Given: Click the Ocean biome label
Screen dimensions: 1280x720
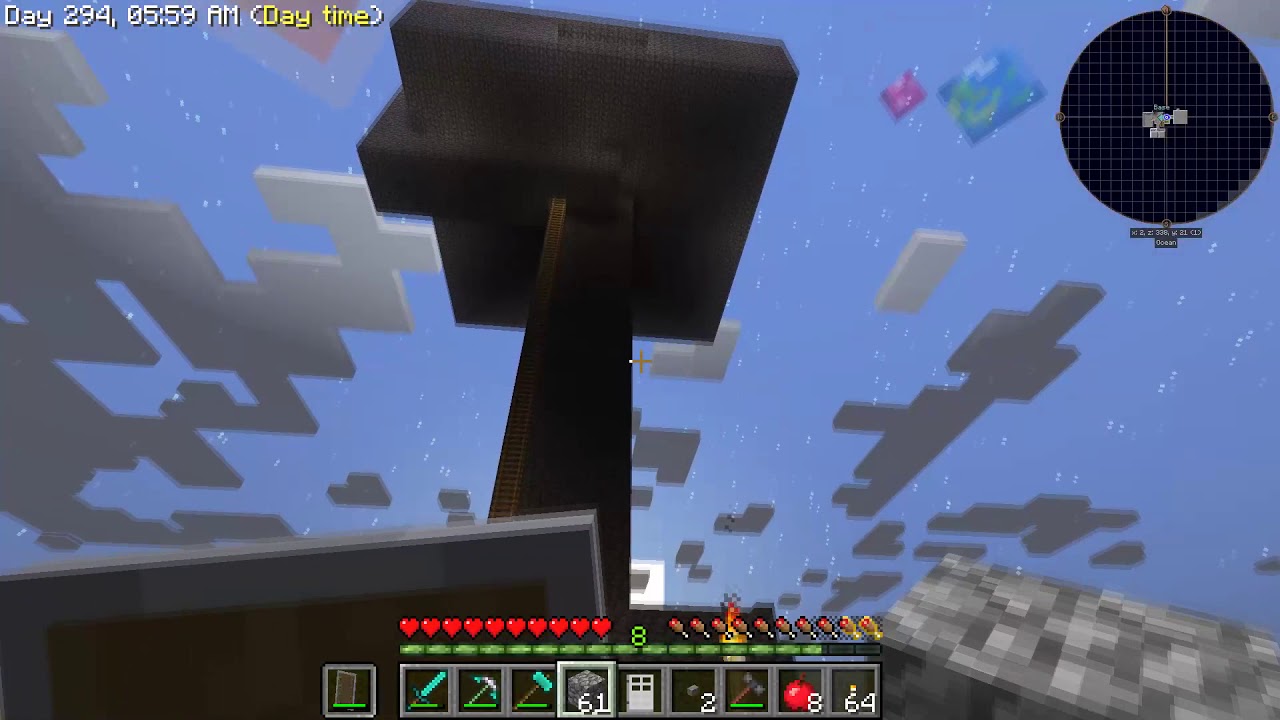Looking at the screenshot, I should pos(1167,243).
